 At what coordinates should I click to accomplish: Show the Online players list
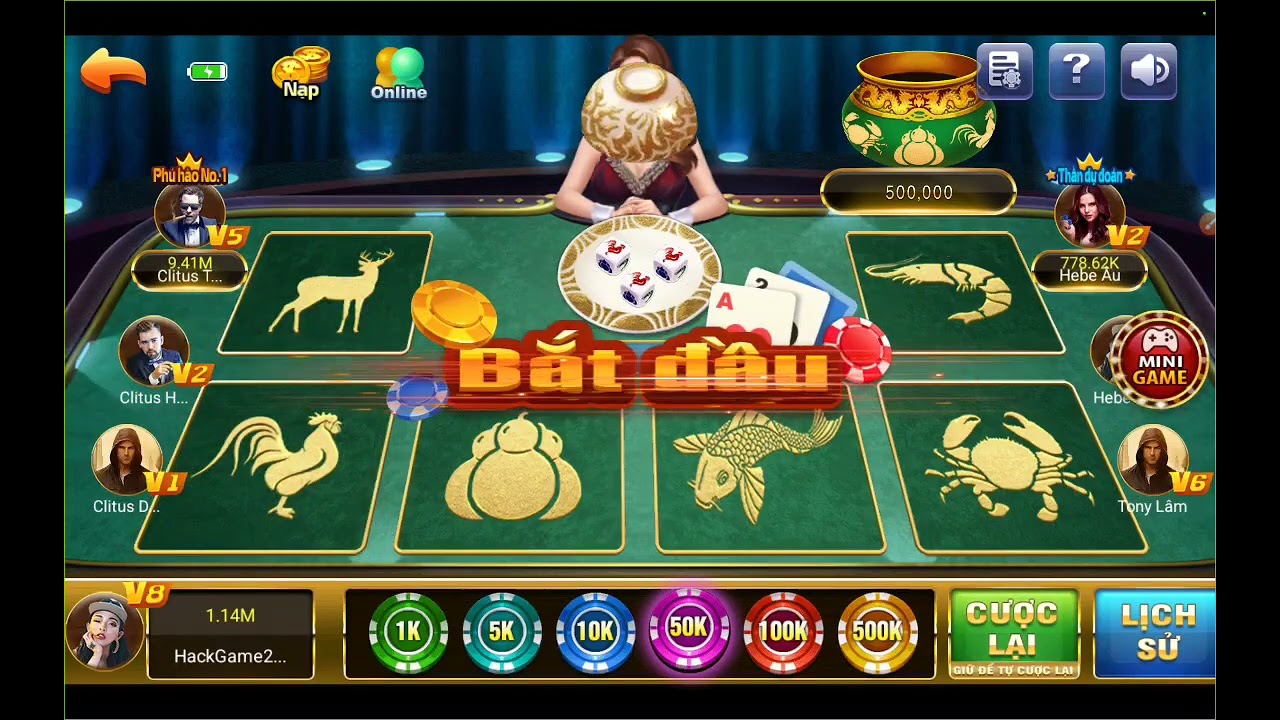399,73
